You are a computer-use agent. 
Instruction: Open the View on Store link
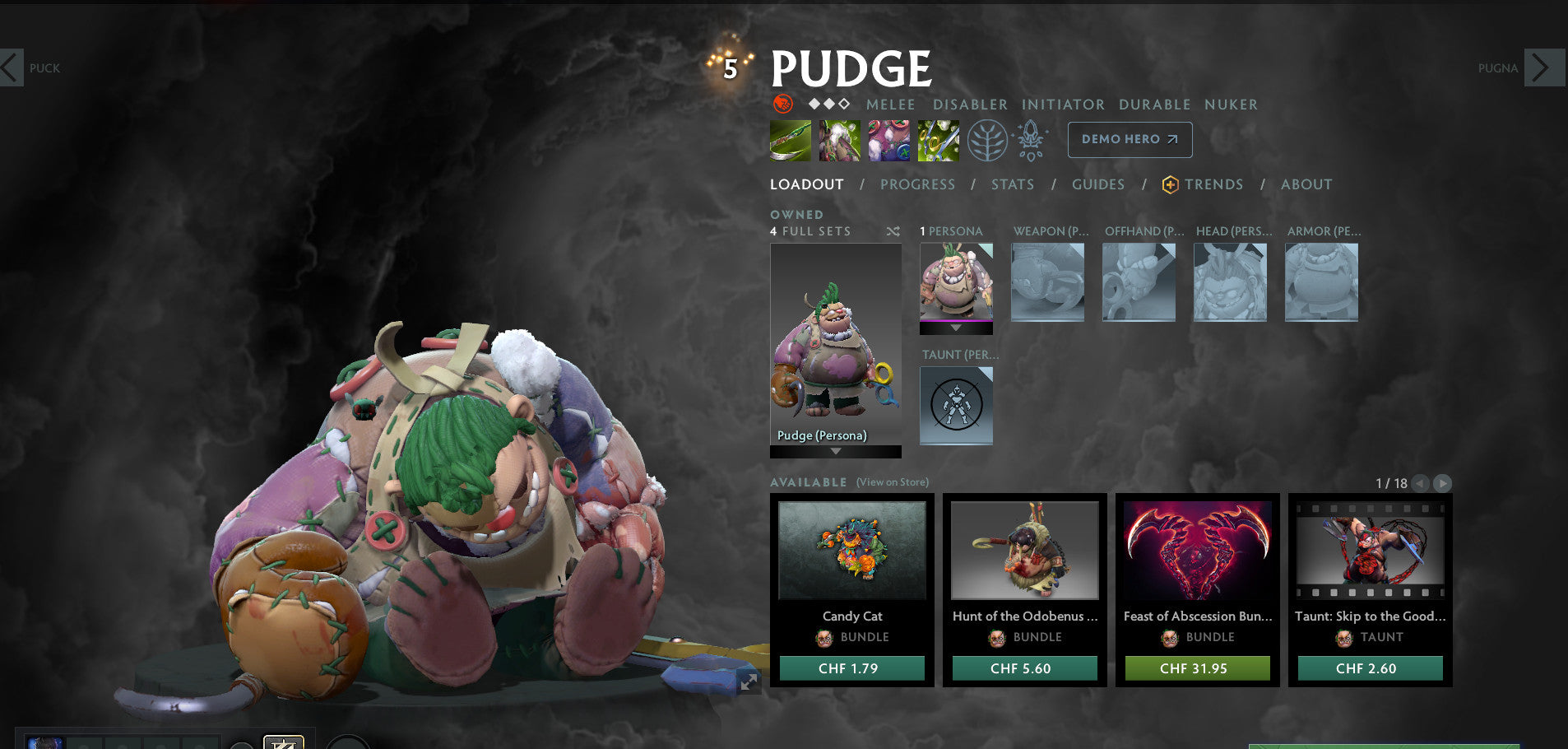point(891,482)
